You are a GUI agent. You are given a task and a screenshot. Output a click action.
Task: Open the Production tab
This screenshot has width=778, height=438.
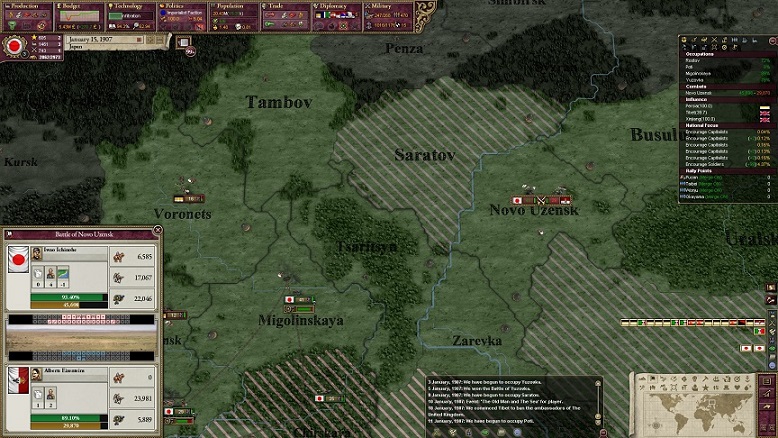click(x=32, y=6)
